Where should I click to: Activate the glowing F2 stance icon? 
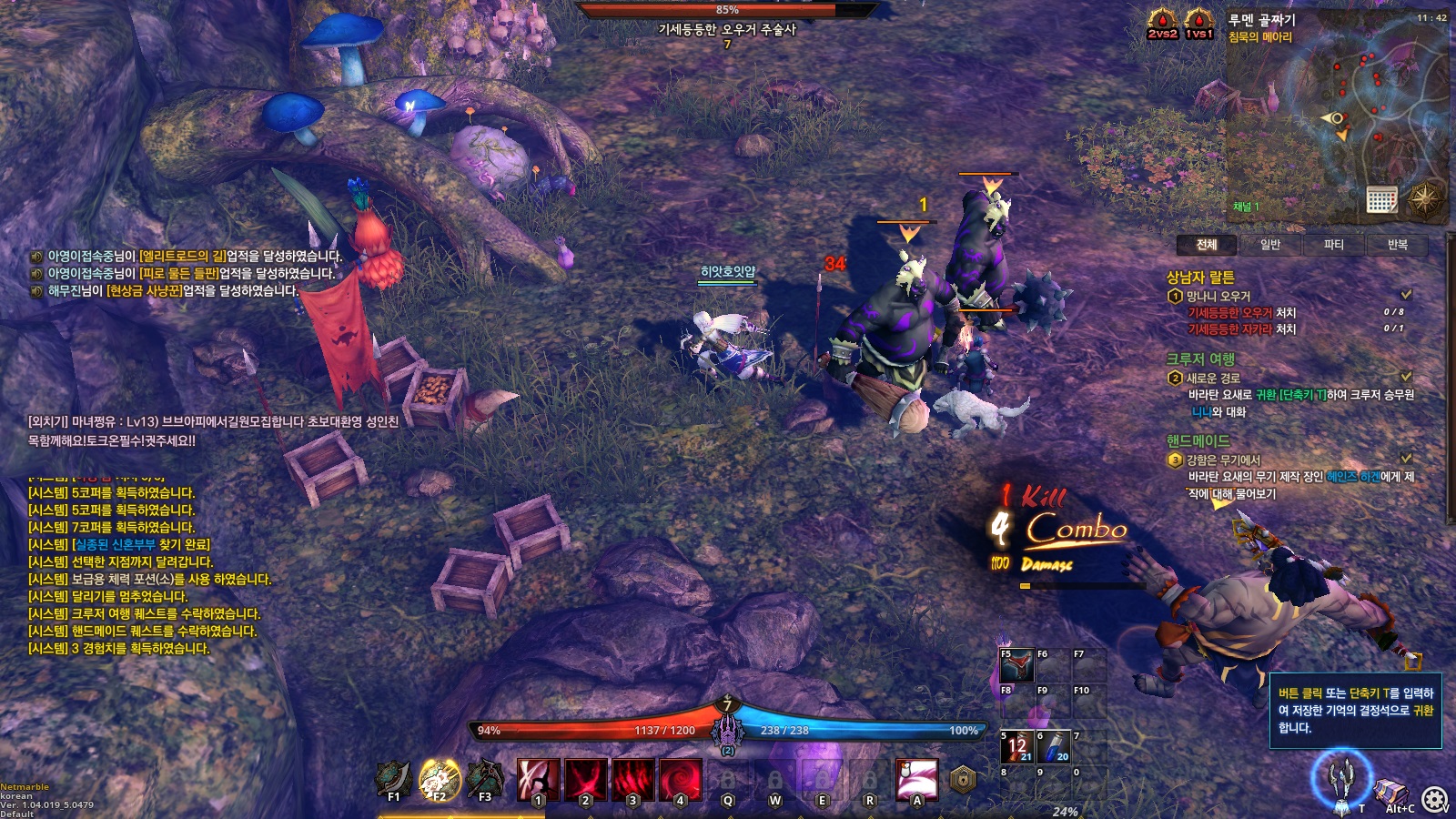(439, 779)
